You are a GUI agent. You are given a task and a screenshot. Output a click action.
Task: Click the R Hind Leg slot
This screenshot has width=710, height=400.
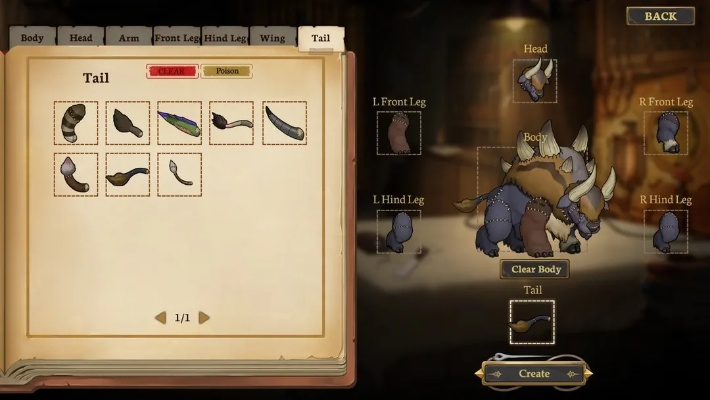pos(665,231)
